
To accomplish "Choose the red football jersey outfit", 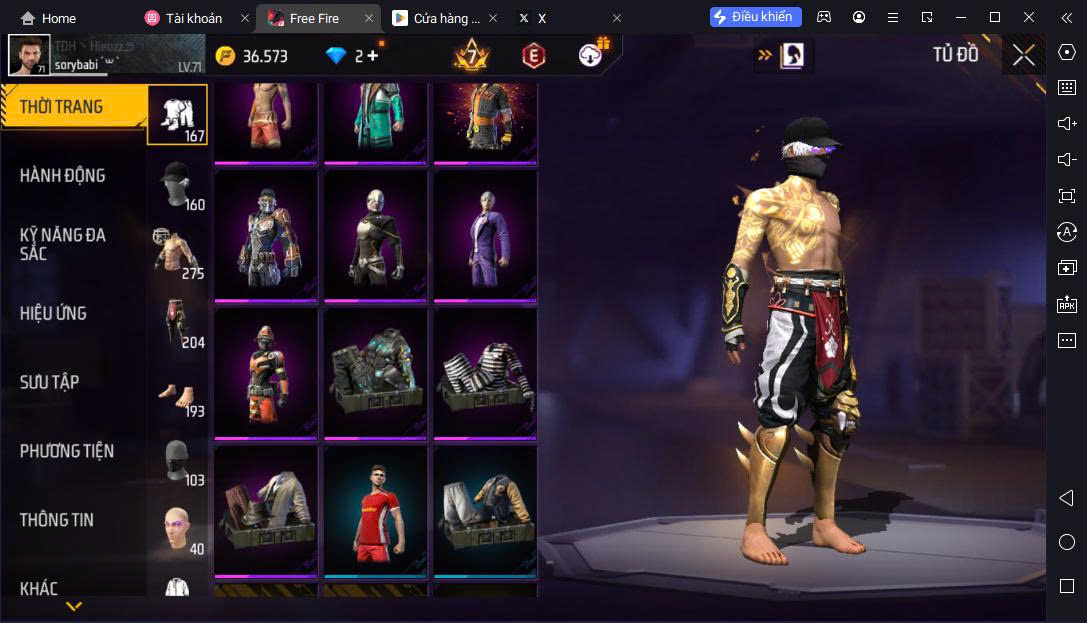I will click(x=376, y=511).
